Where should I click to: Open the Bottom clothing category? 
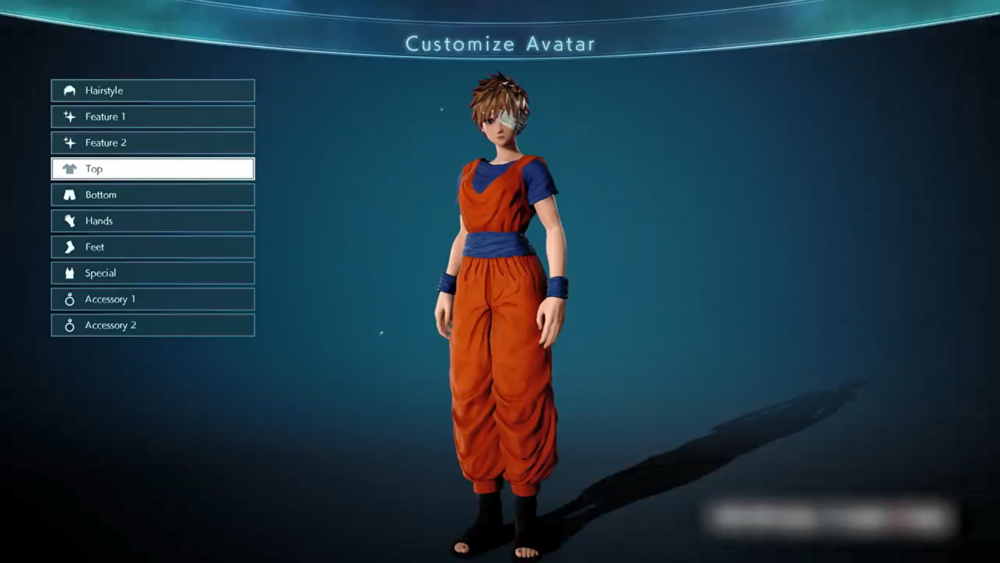click(153, 195)
